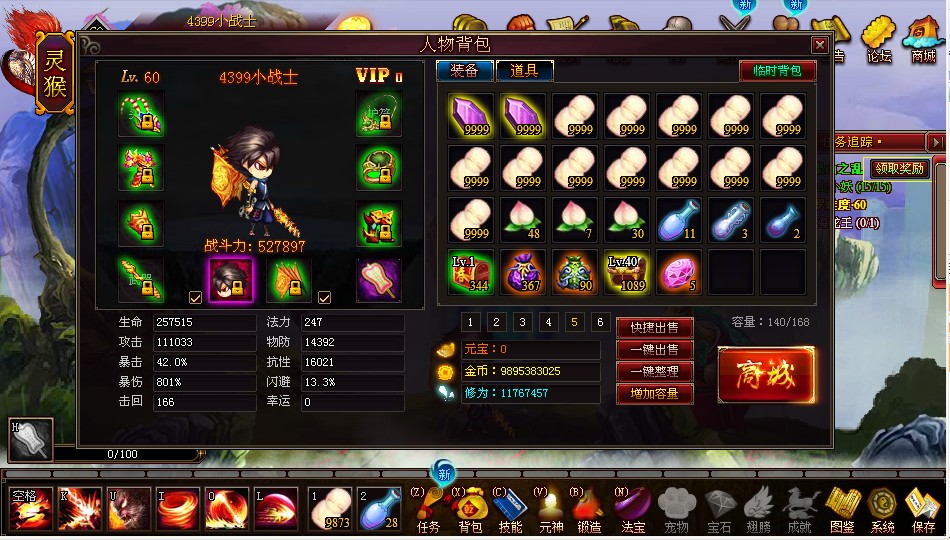Viewport: 950px width, 540px height.
Task: Go to bag page 2
Action: [x=496, y=322]
